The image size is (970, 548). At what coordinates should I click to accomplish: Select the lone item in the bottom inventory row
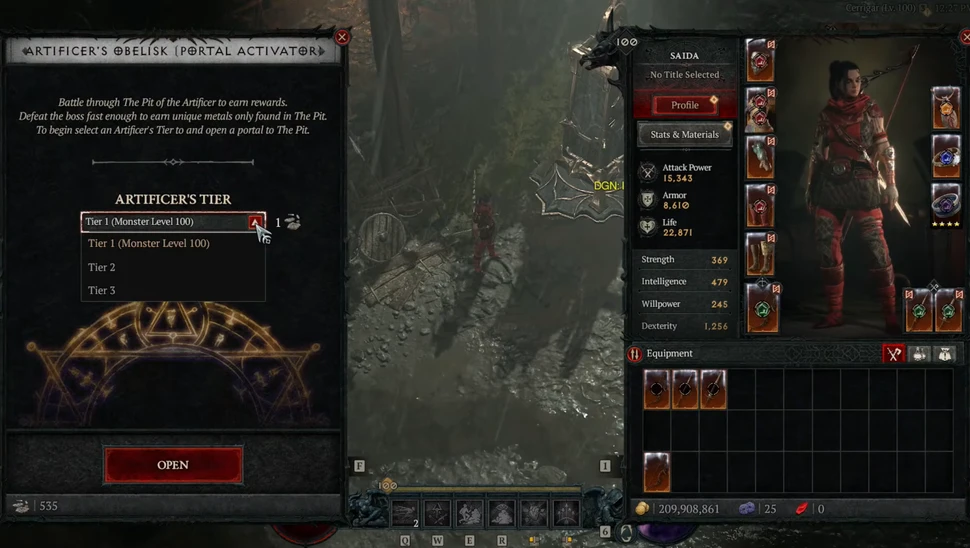click(656, 472)
